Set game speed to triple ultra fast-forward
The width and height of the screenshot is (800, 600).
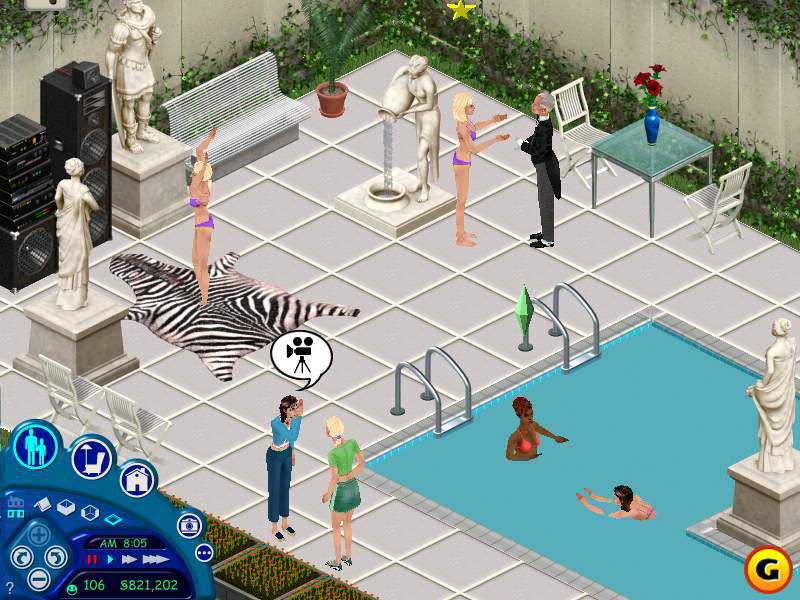click(x=153, y=559)
